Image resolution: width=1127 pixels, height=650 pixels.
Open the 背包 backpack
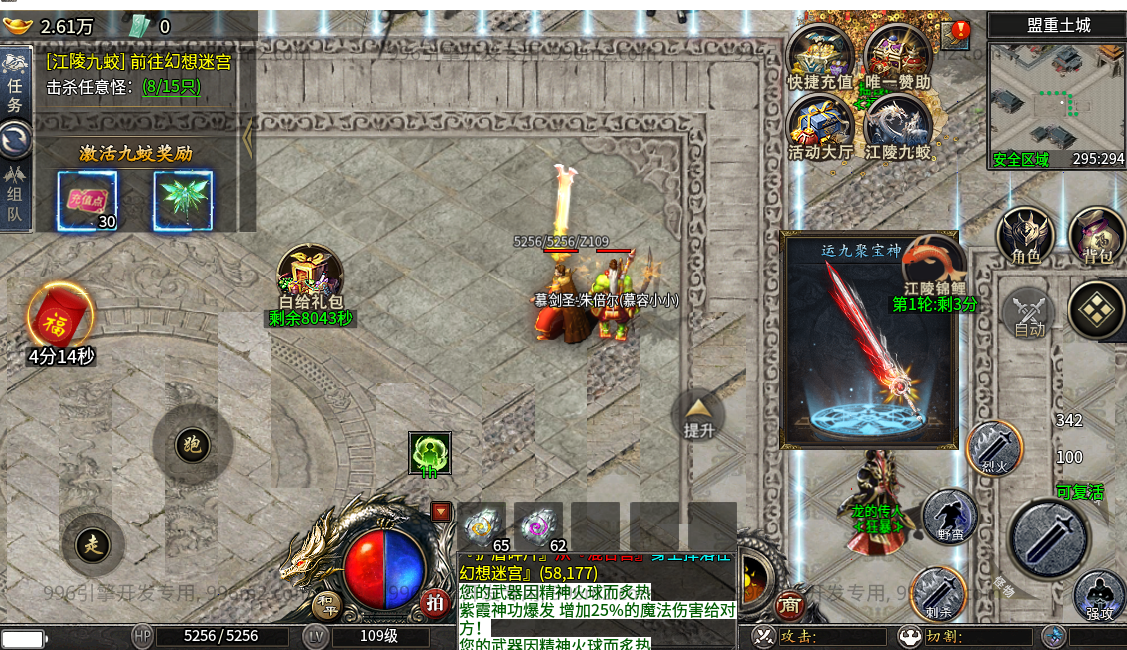[x=1097, y=236]
